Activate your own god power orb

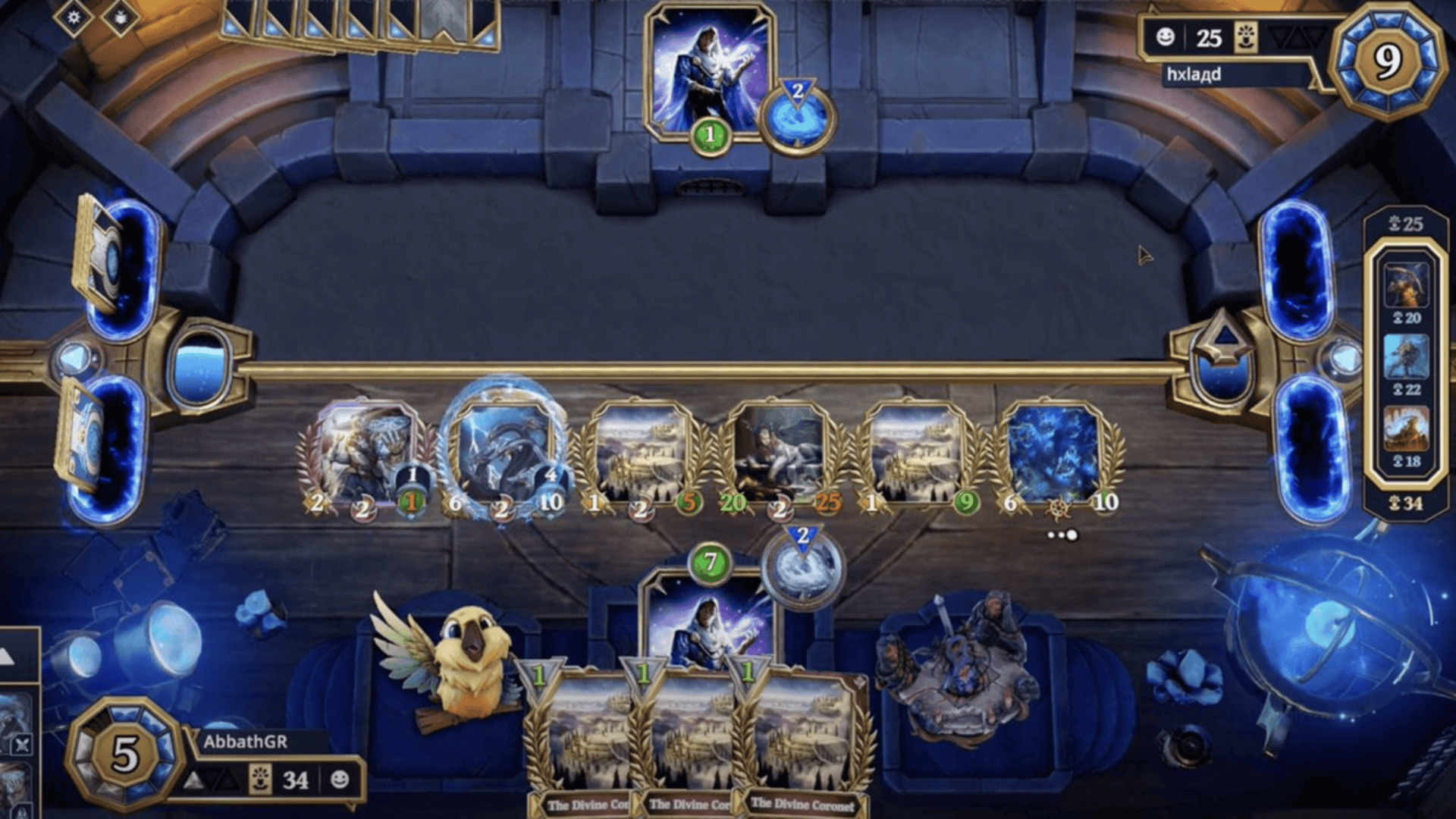(802, 566)
